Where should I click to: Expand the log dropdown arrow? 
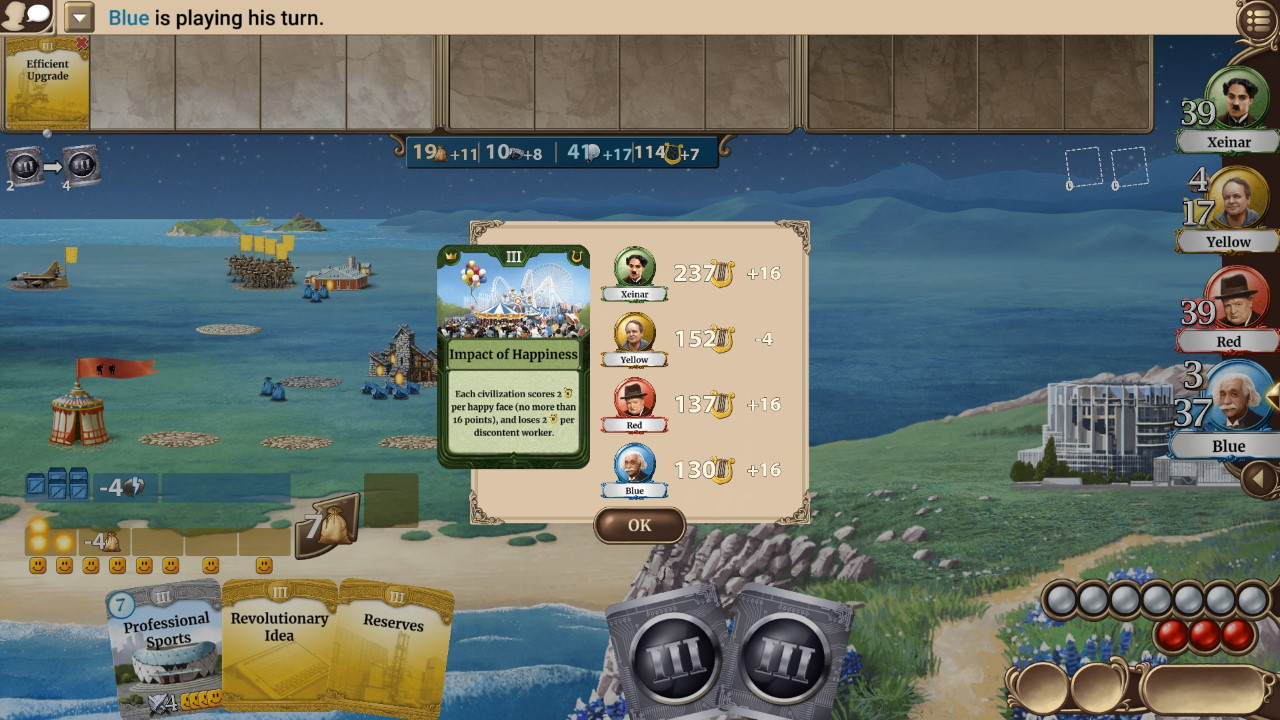79,18
